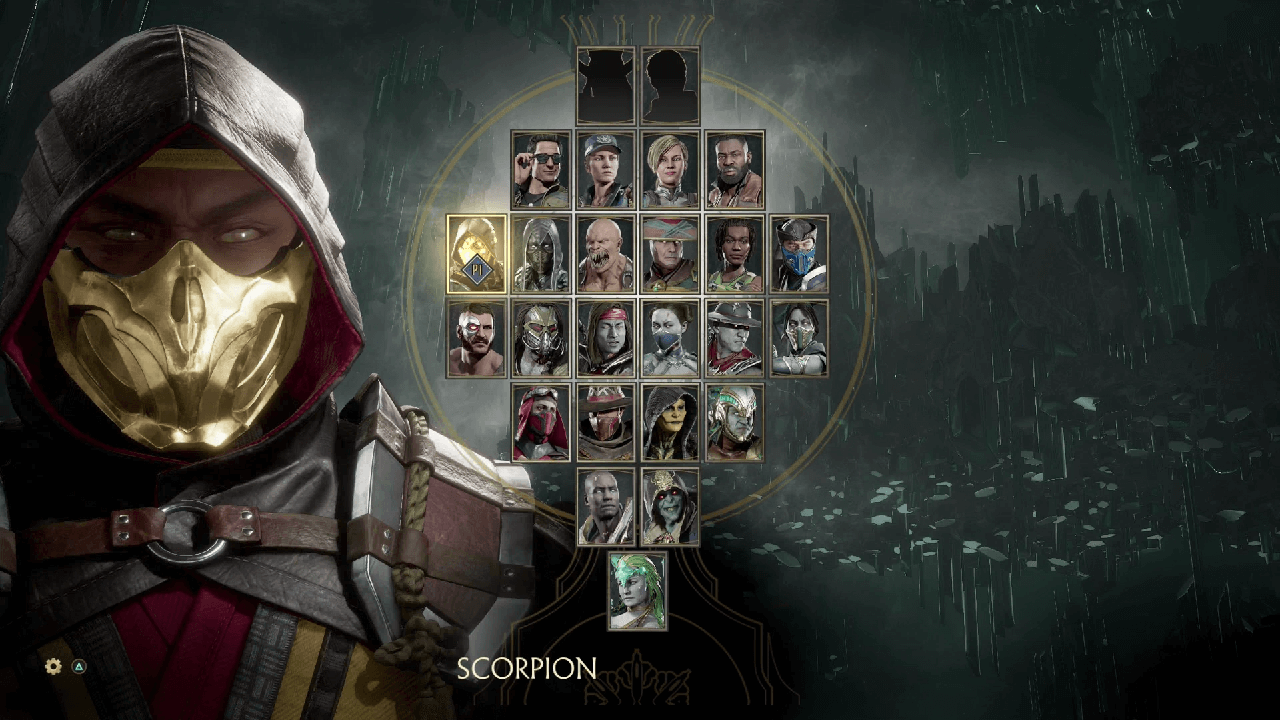Pick Sonya Blade in the cap
The image size is (1280, 720).
click(x=605, y=170)
